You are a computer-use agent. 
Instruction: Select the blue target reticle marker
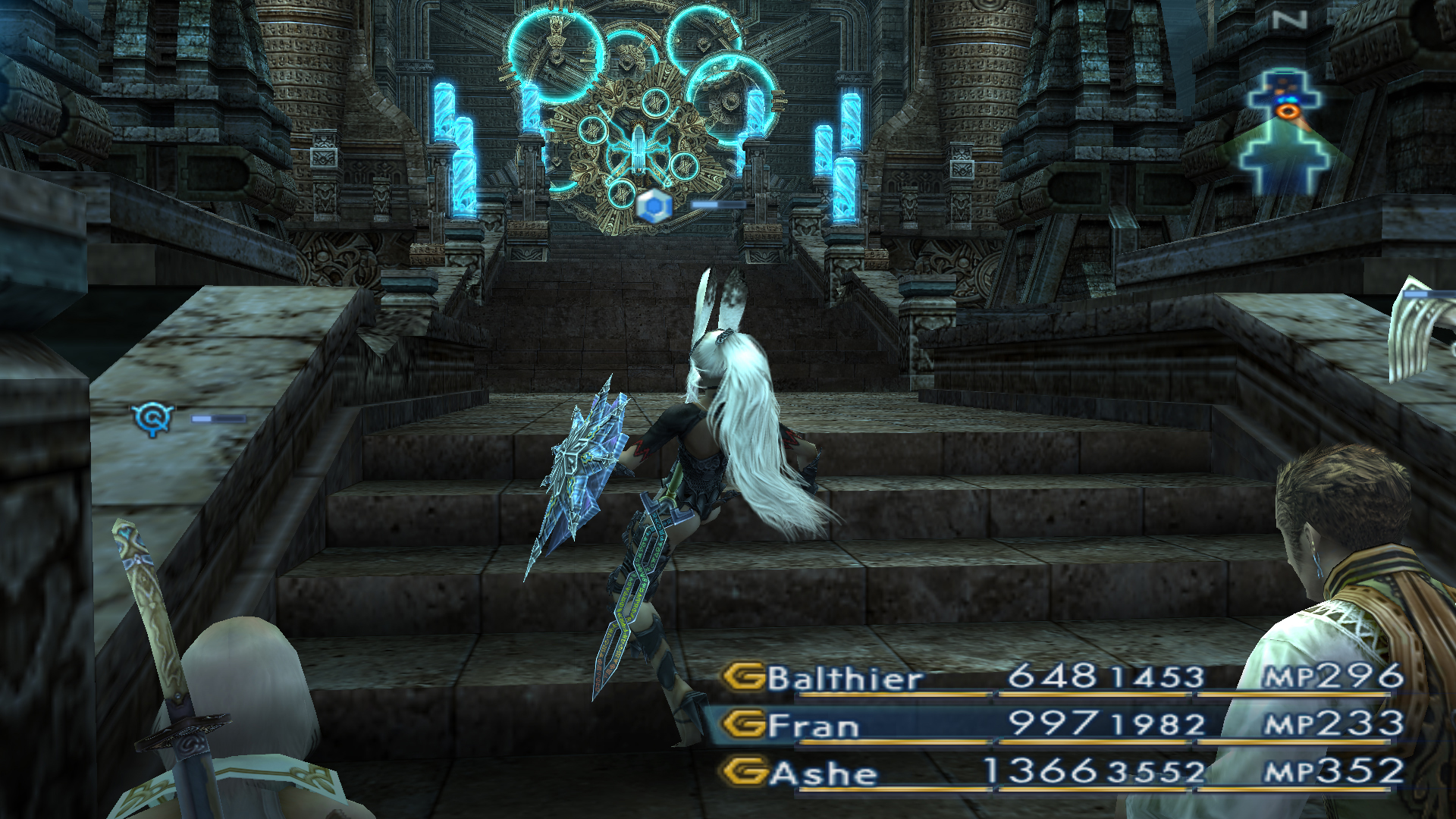point(152,418)
